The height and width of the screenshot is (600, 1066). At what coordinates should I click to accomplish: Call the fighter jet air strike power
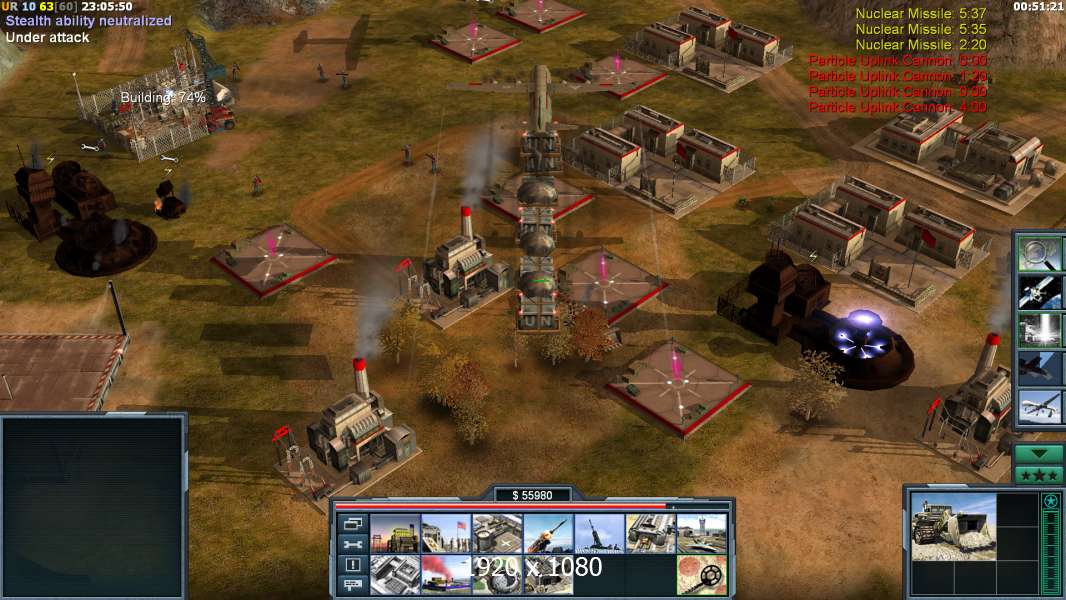click(1040, 367)
